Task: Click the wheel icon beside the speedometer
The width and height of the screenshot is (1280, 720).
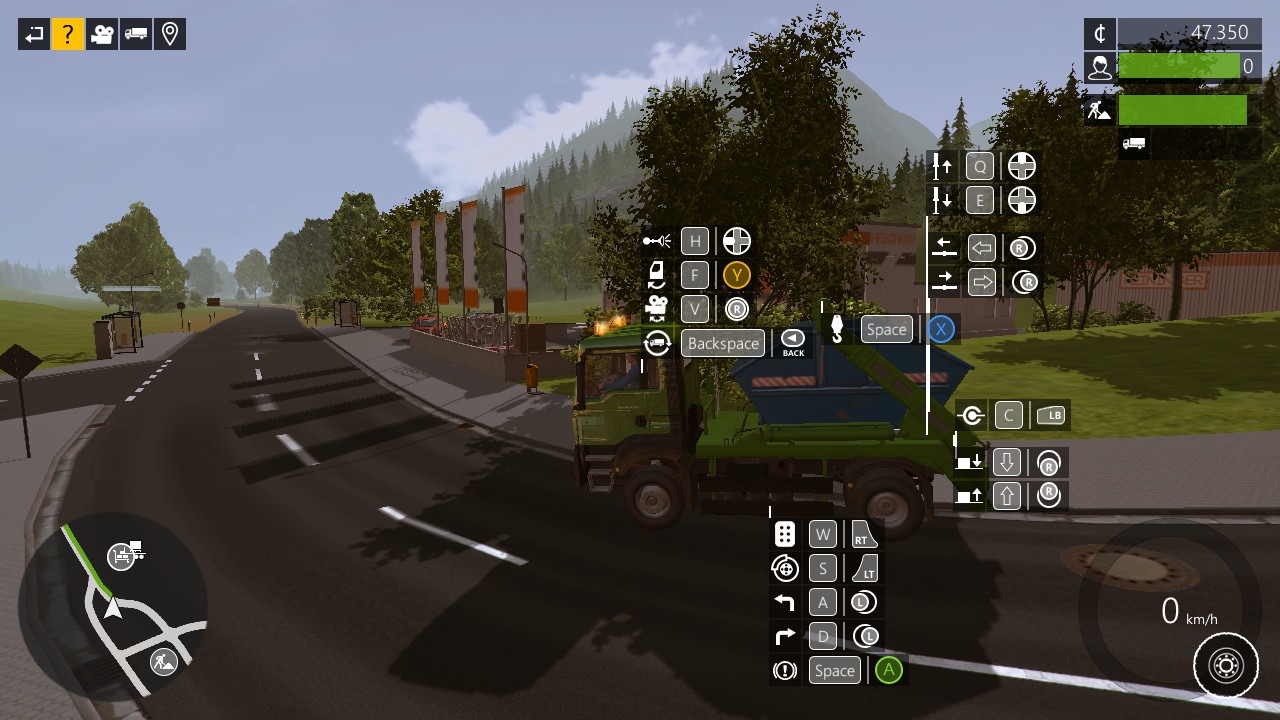Action: 1226,665
